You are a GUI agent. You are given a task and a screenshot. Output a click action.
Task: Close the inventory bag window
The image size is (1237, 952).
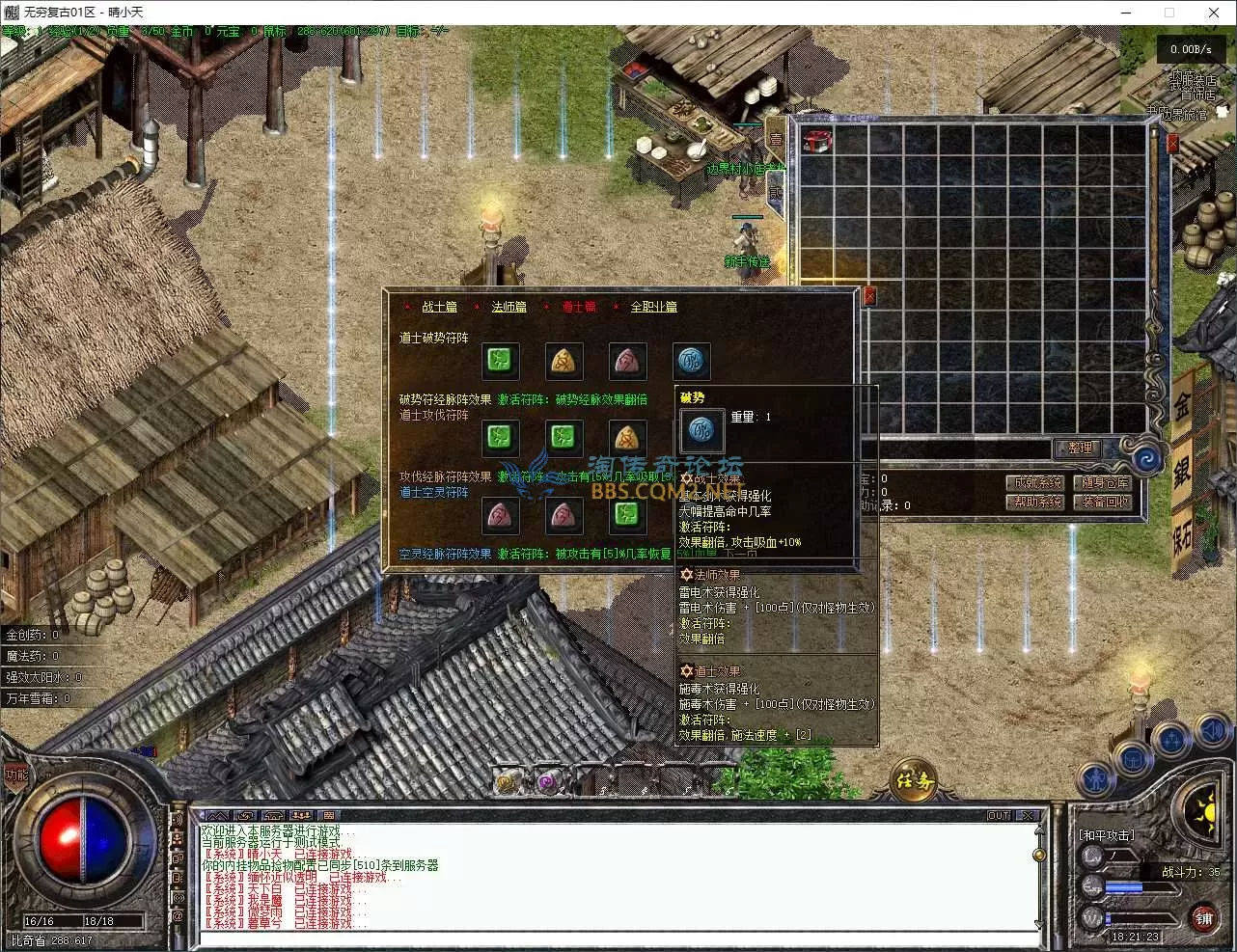[x=1172, y=144]
